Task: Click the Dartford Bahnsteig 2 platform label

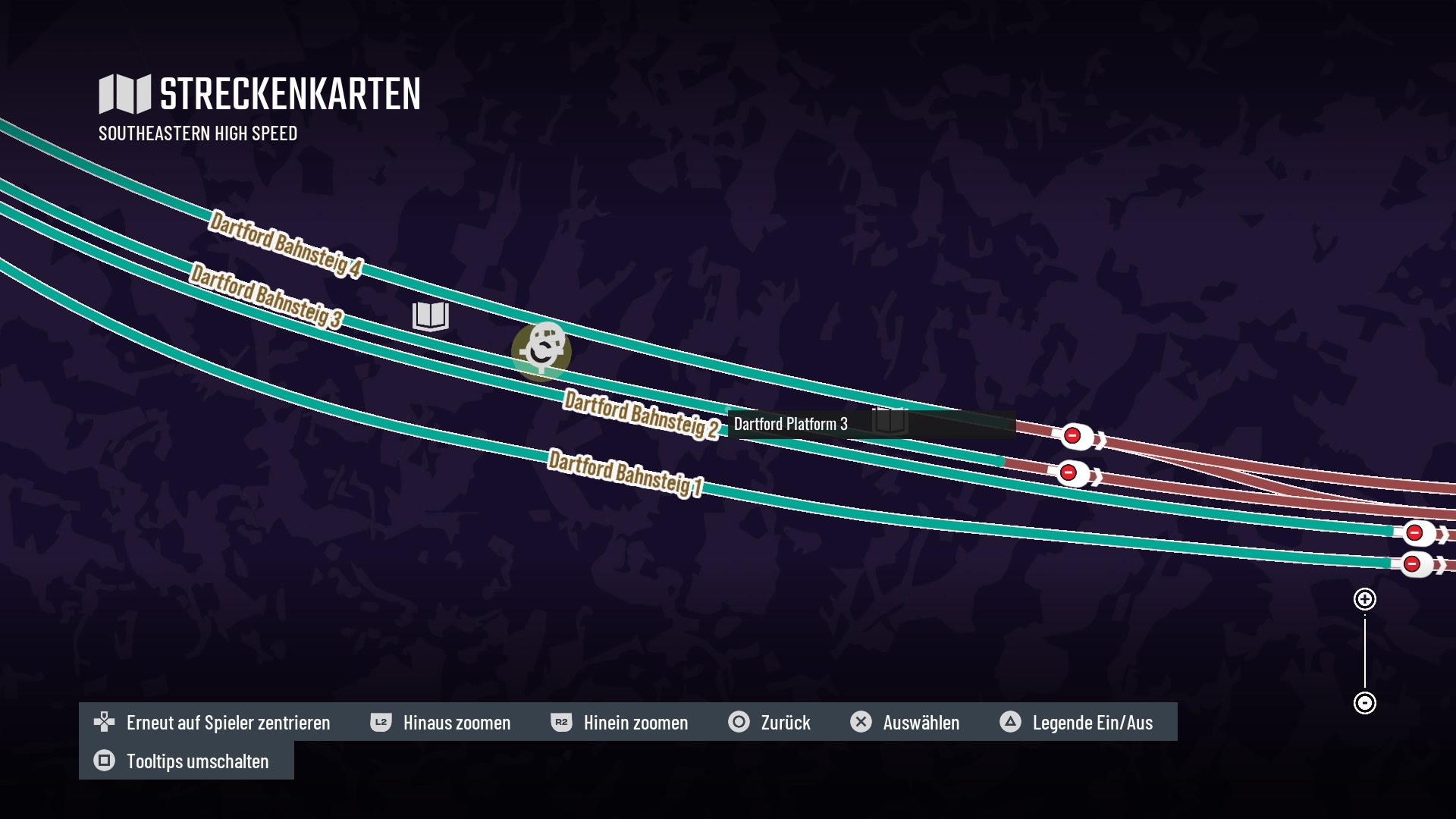Action: pos(641,414)
